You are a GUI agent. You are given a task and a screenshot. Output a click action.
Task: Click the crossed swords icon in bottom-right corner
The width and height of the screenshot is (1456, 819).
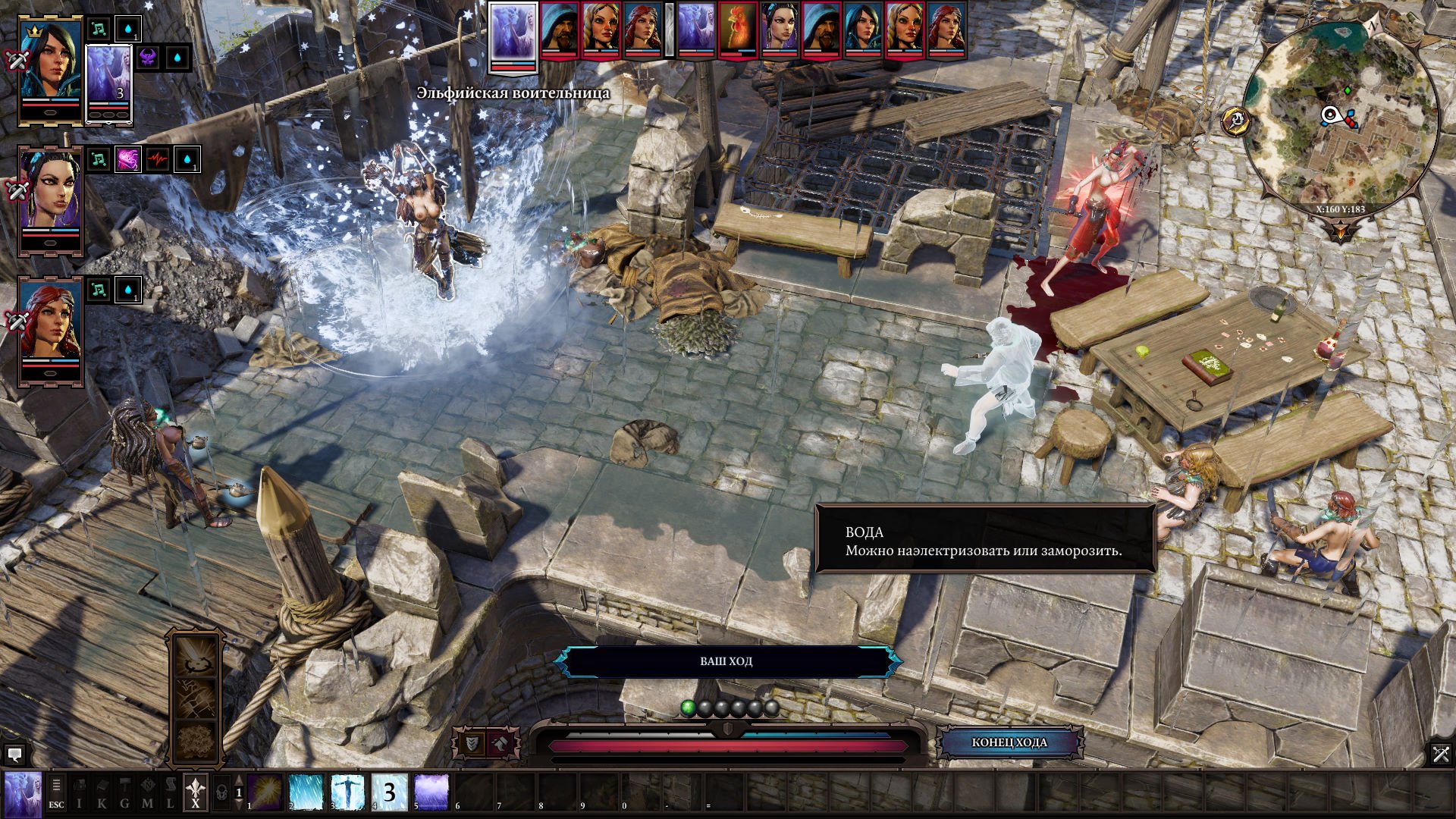coord(1441,754)
